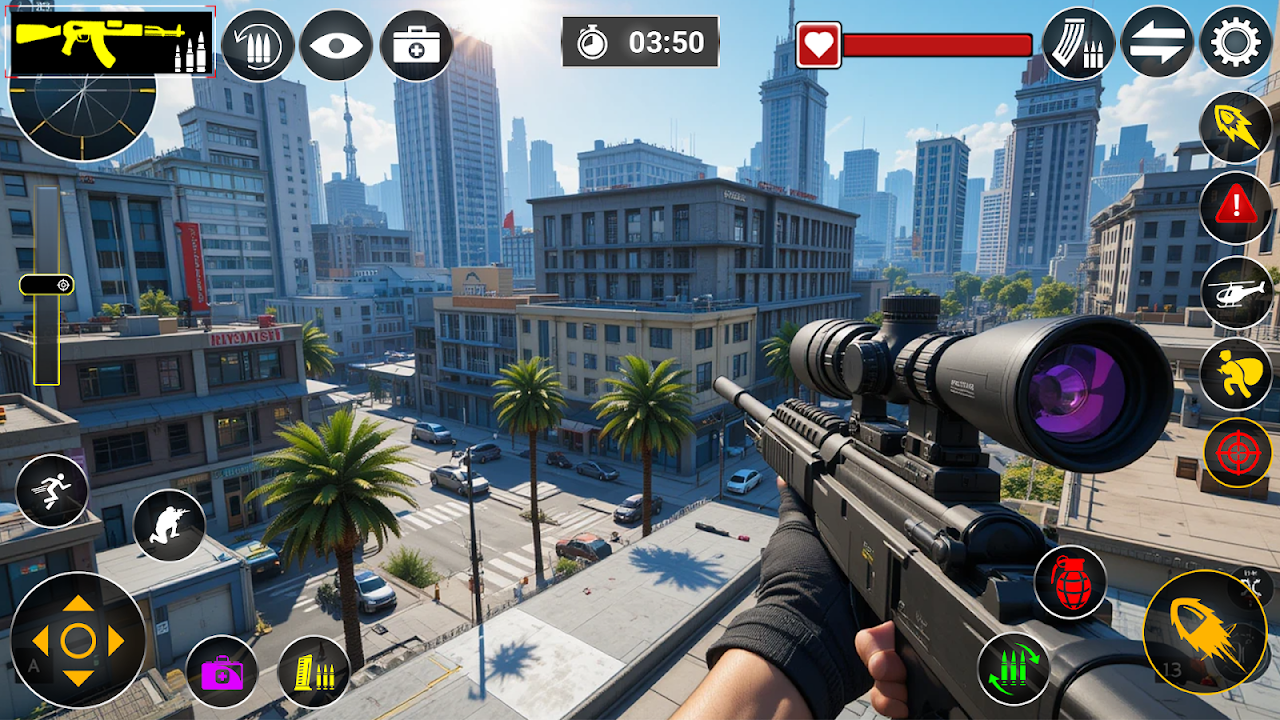
Task: Call the helicopter support
Action: 1236,292
